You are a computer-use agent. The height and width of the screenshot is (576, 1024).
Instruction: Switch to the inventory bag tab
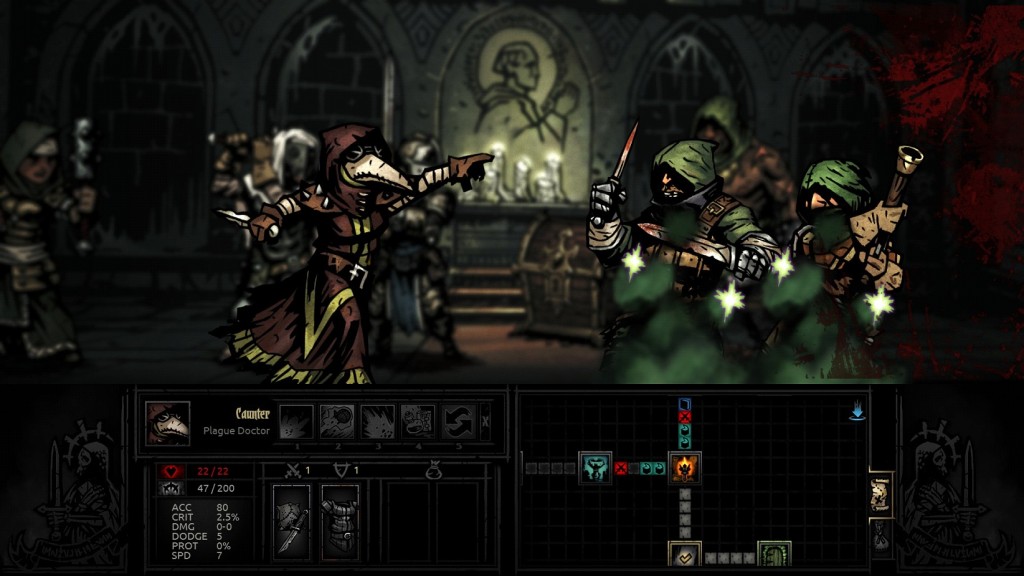point(881,537)
